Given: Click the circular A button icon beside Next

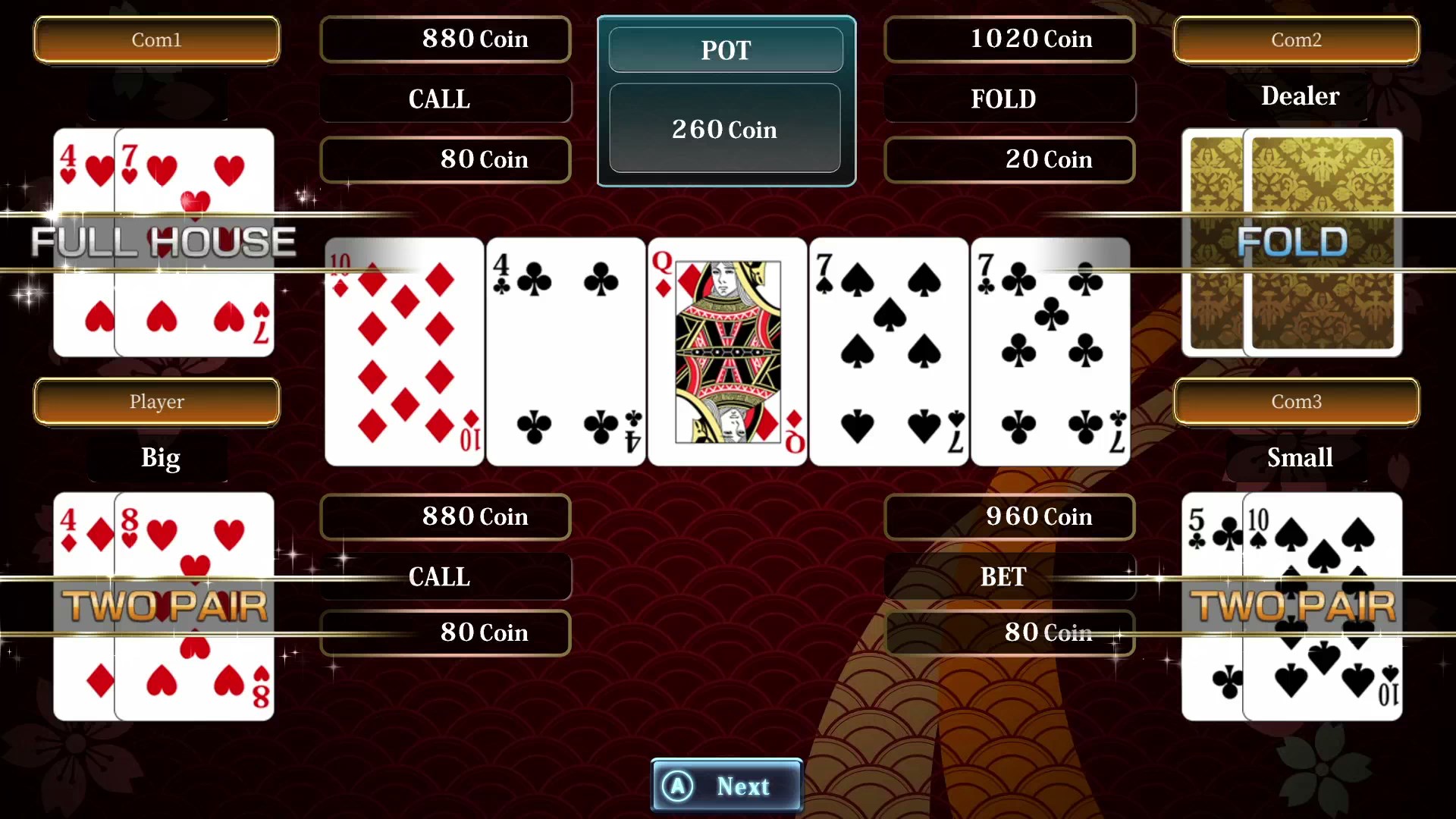Looking at the screenshot, I should point(679,786).
